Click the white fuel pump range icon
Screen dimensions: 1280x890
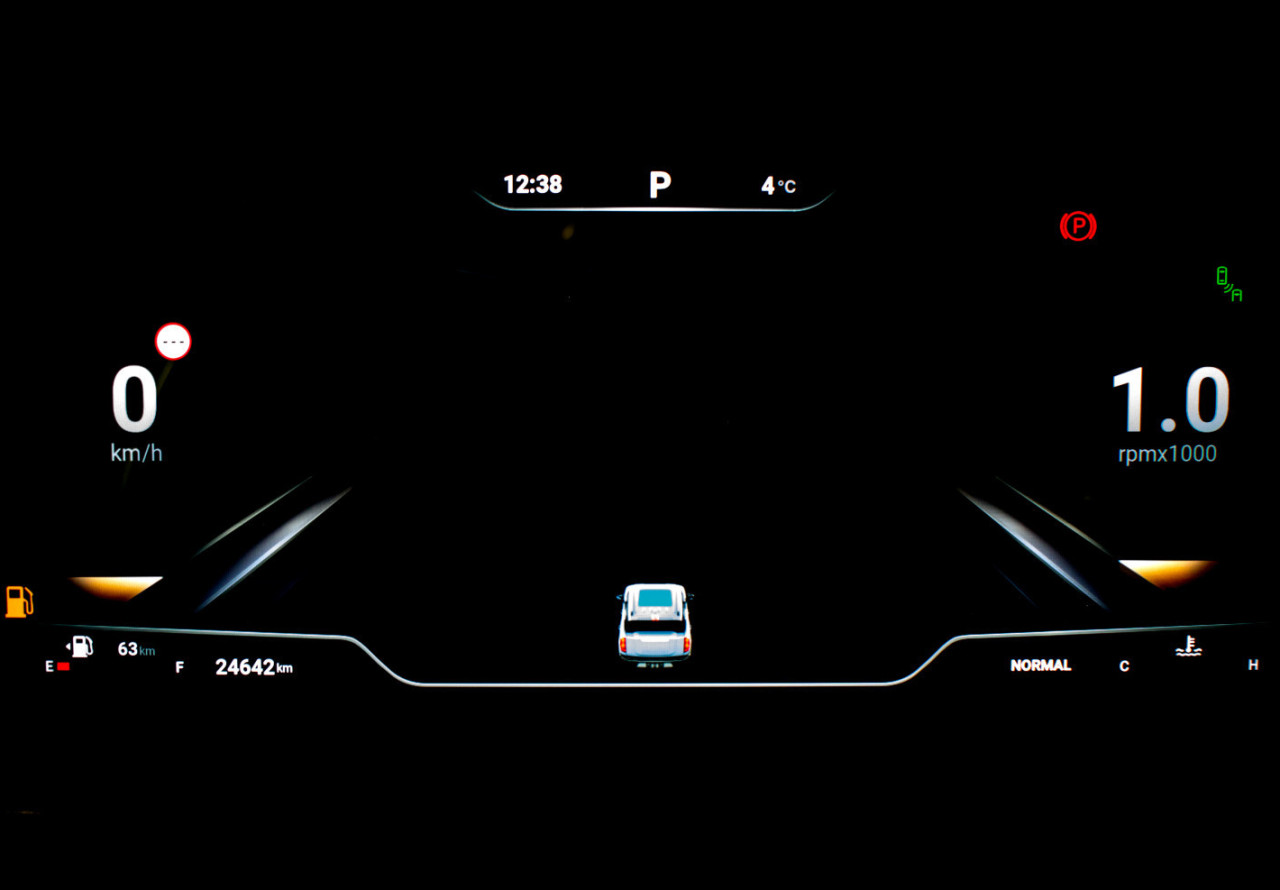tap(80, 646)
